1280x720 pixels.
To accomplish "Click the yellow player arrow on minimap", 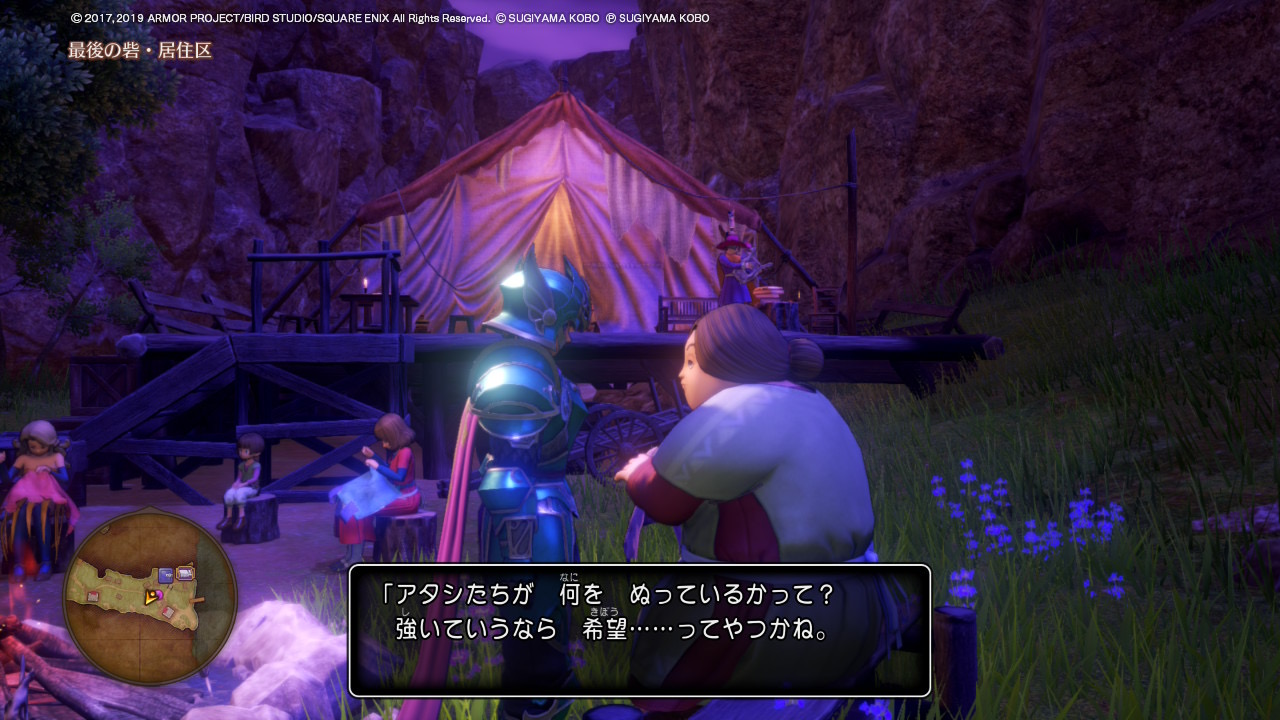I will [x=151, y=597].
